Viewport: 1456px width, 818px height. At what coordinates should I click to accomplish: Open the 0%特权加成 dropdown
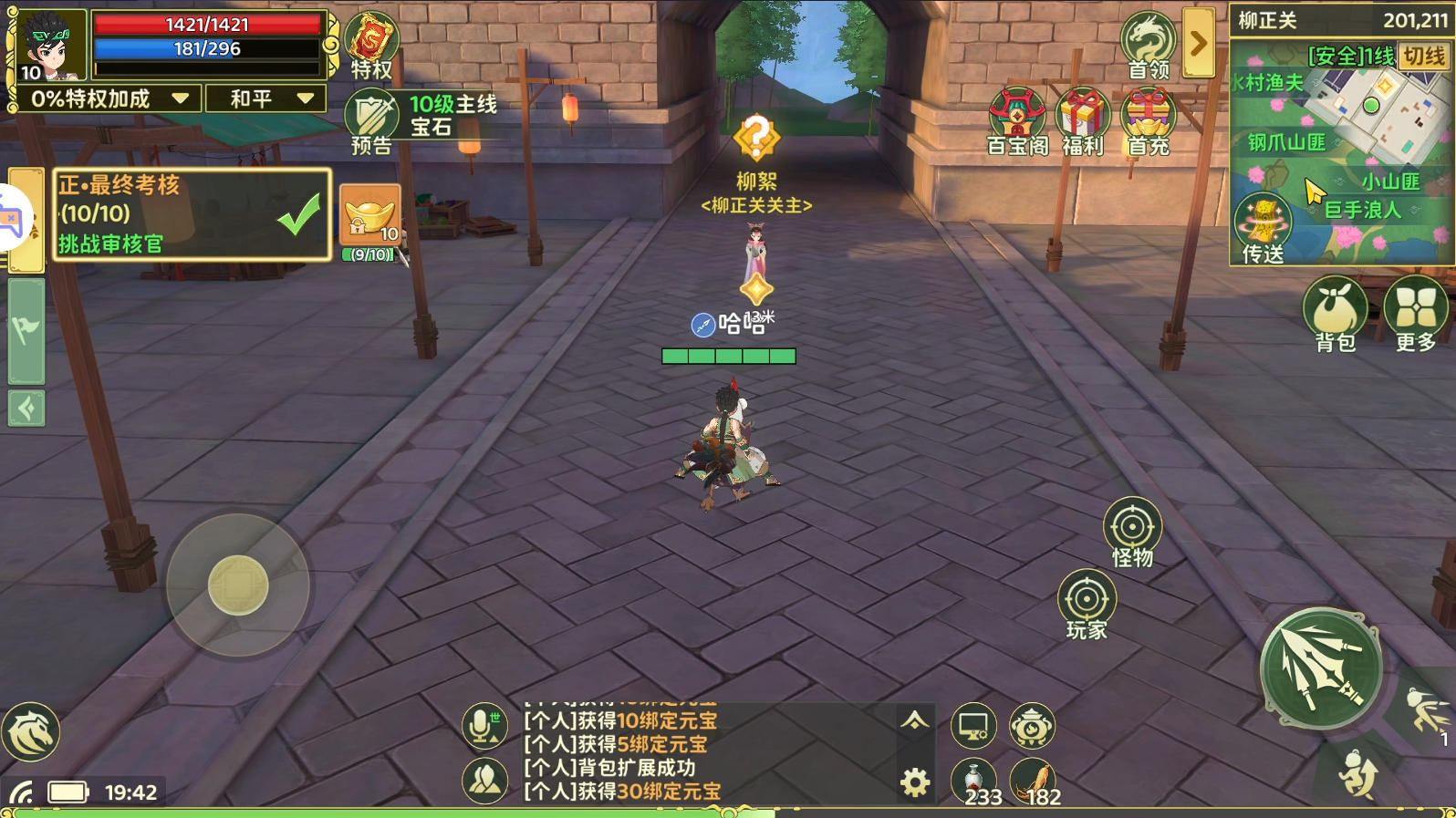(109, 98)
